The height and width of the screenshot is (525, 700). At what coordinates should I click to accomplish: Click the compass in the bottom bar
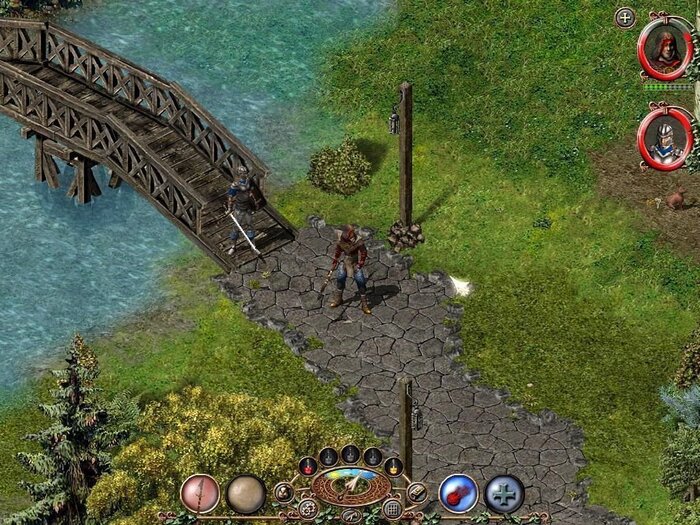pos(351,487)
